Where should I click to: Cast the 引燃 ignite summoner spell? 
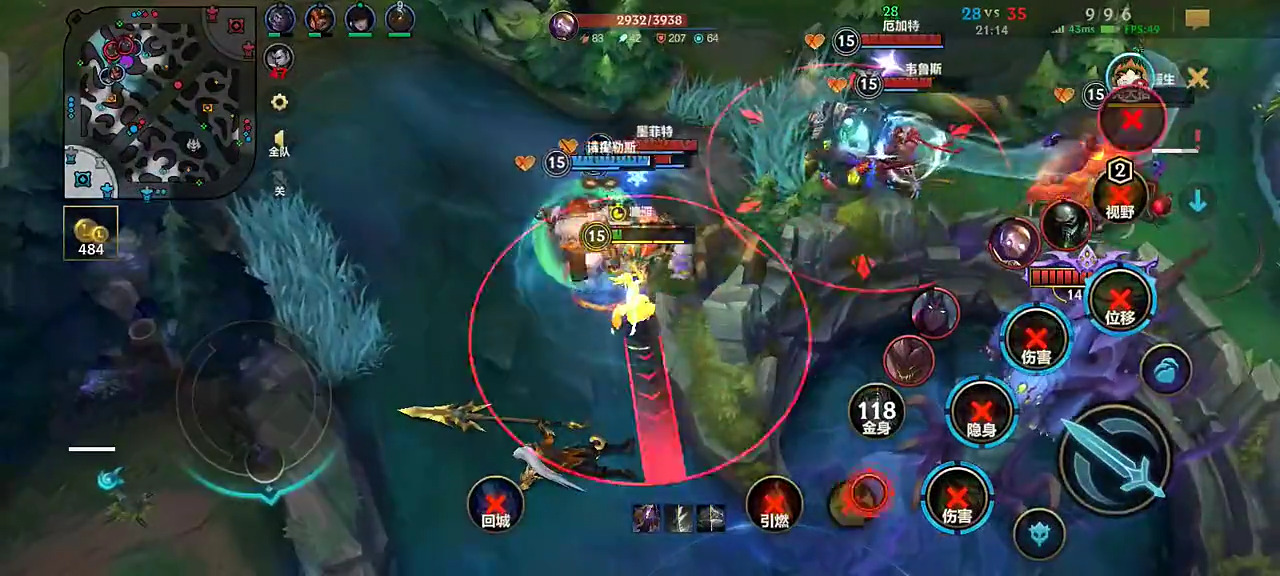pos(774,502)
